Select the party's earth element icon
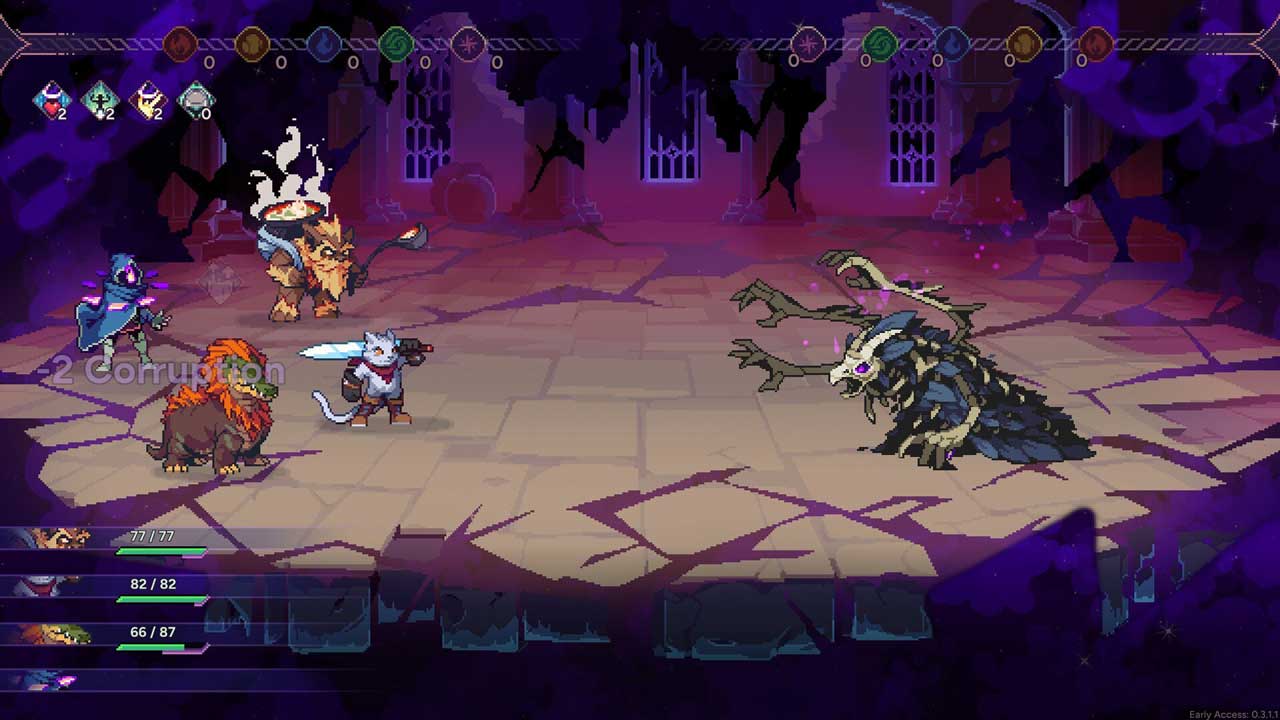Image resolution: width=1280 pixels, height=720 pixels. [x=252, y=45]
